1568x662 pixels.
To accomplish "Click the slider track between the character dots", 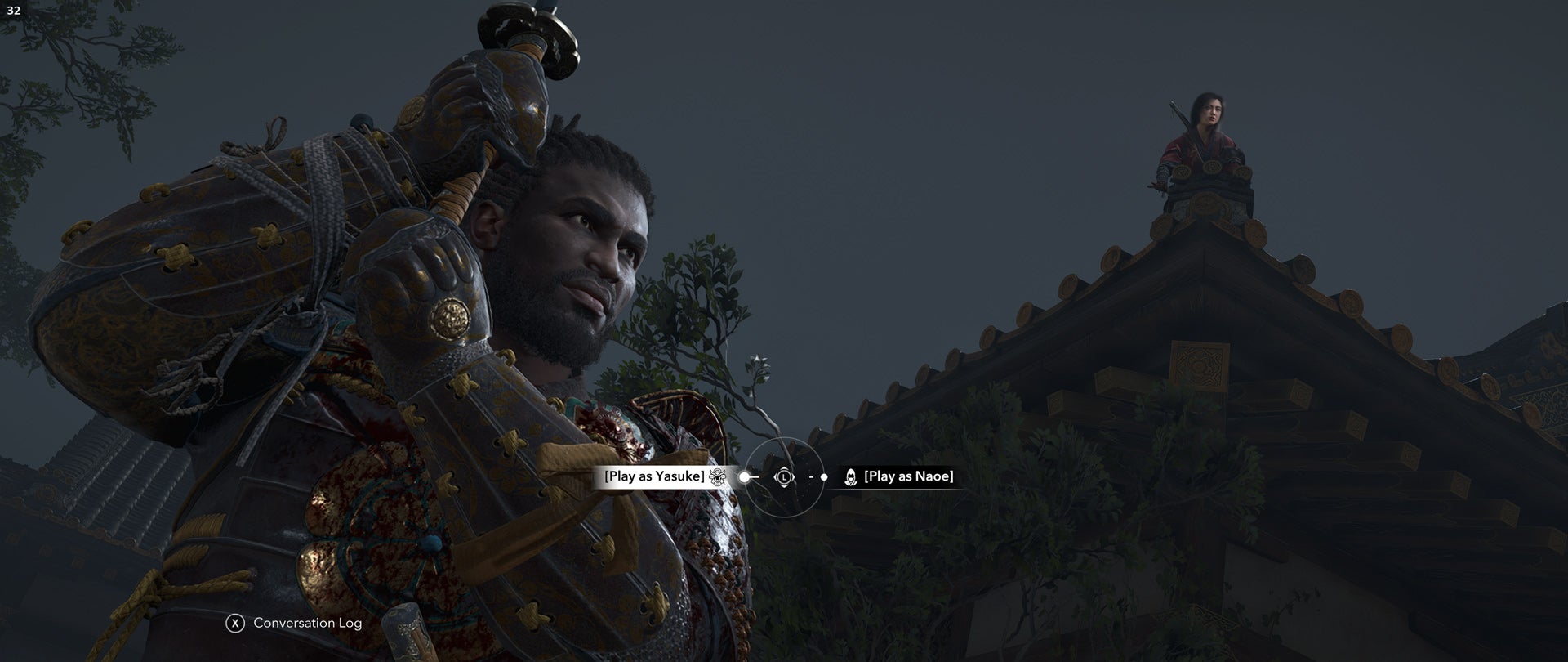I will (784, 476).
